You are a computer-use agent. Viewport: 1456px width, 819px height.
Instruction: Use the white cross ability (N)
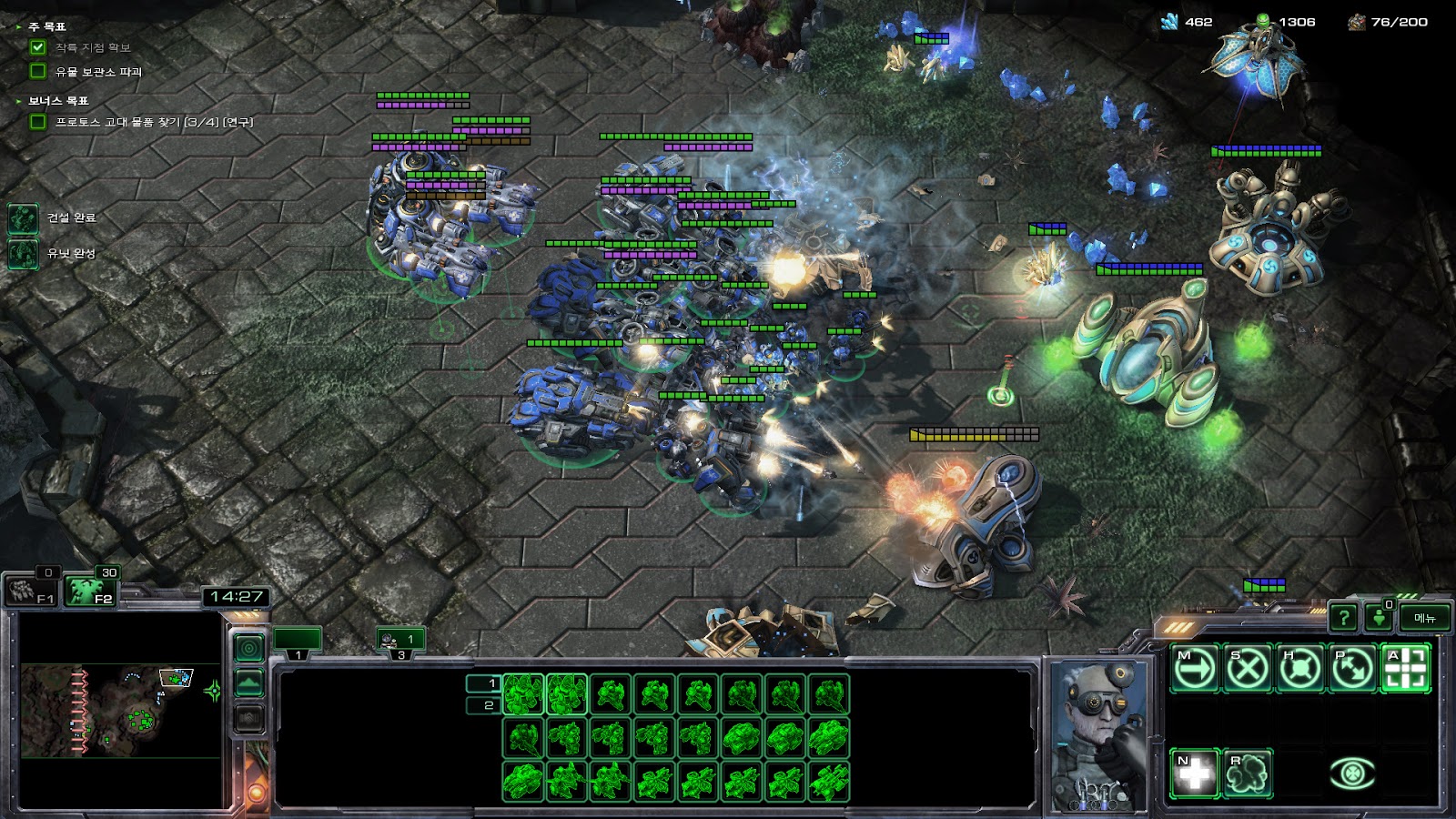pyautogui.click(x=1194, y=773)
